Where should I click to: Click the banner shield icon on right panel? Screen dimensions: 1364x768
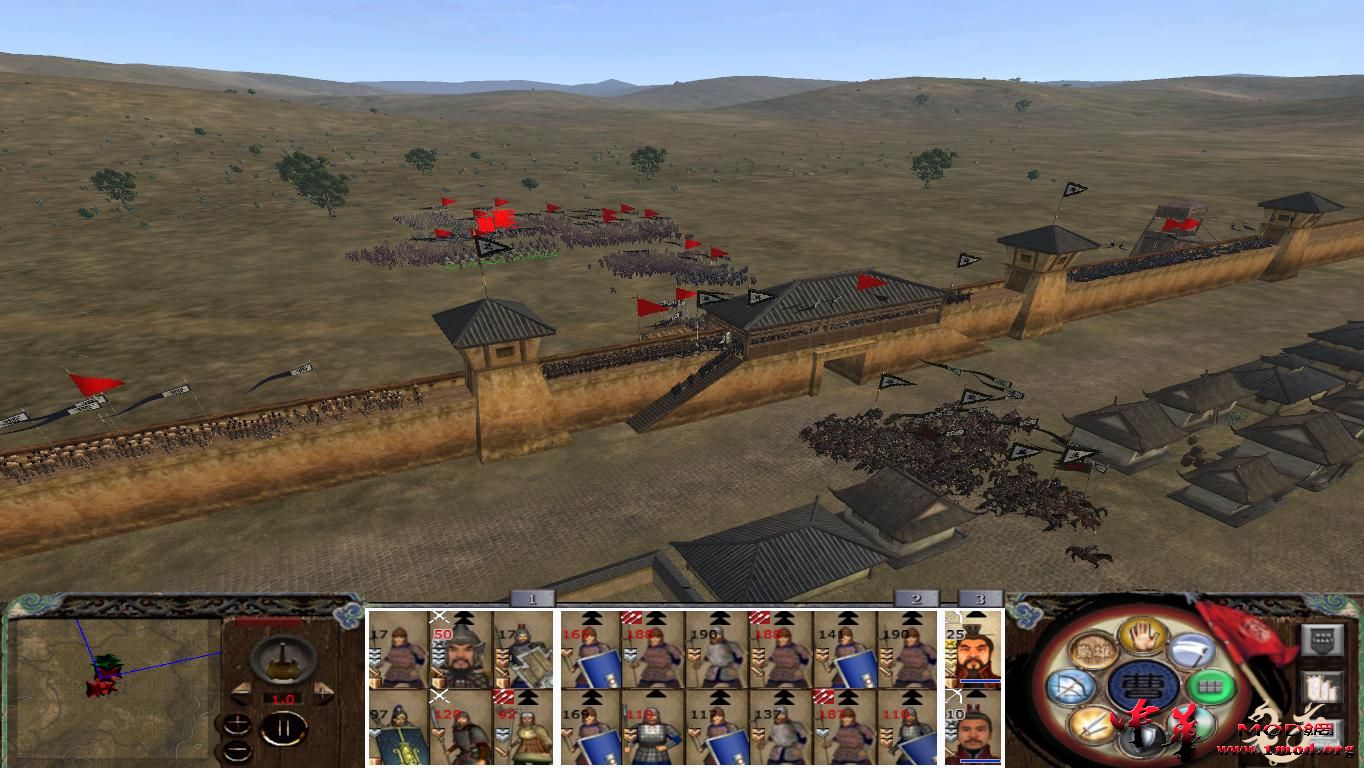coord(1321,641)
